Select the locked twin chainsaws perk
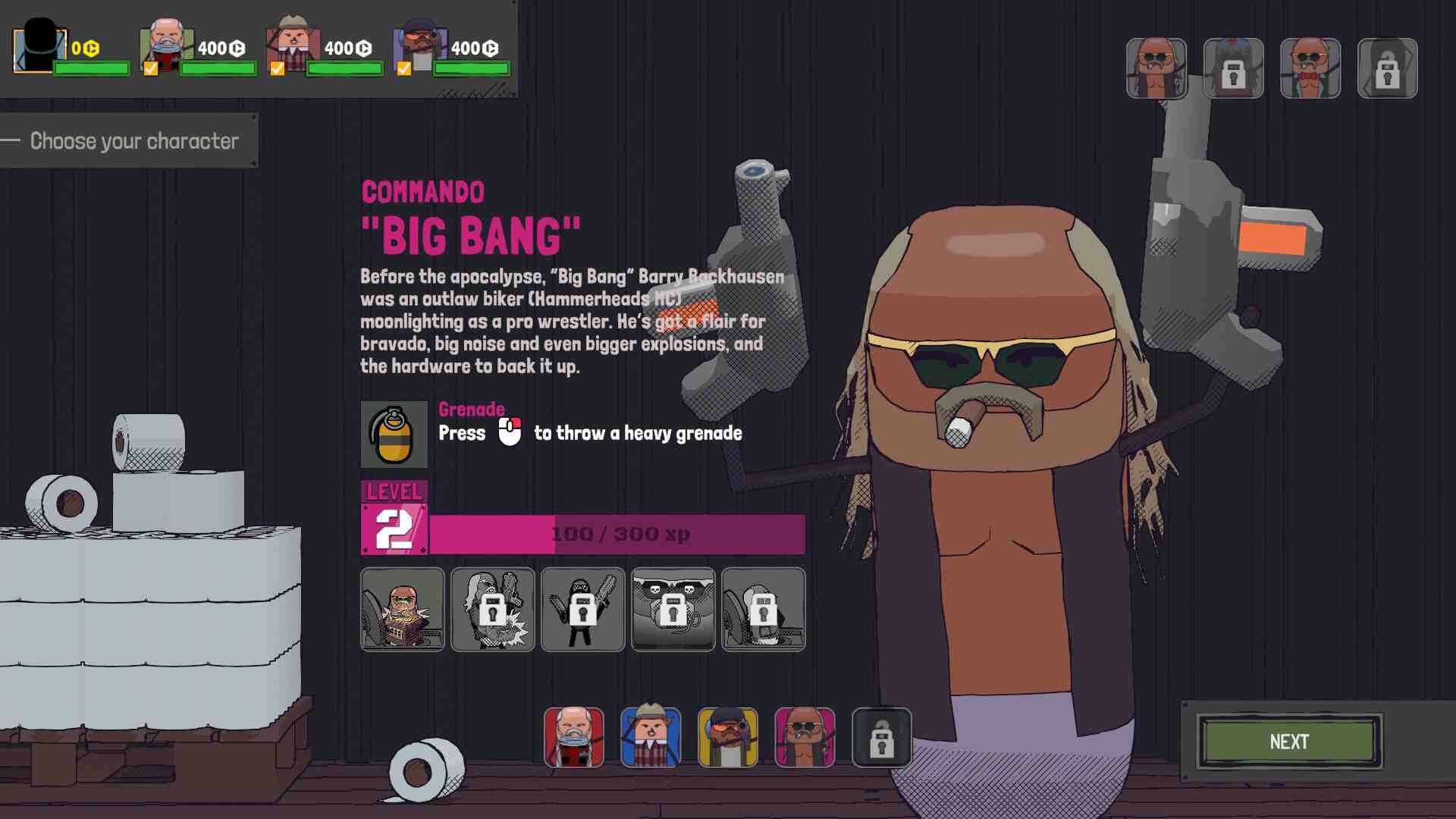The image size is (1456, 819). 582,609
